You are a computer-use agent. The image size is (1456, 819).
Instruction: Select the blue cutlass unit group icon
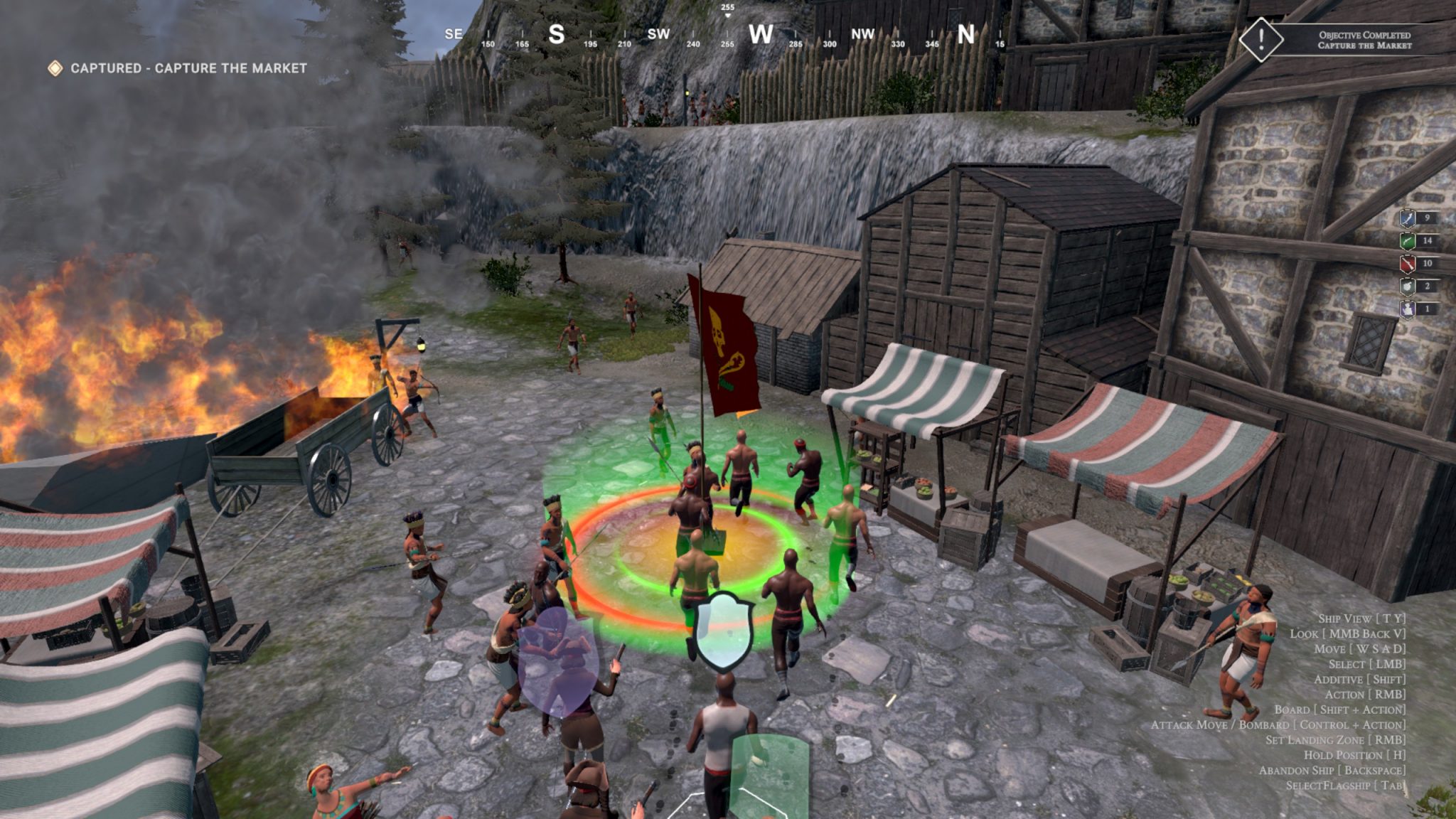click(1408, 218)
